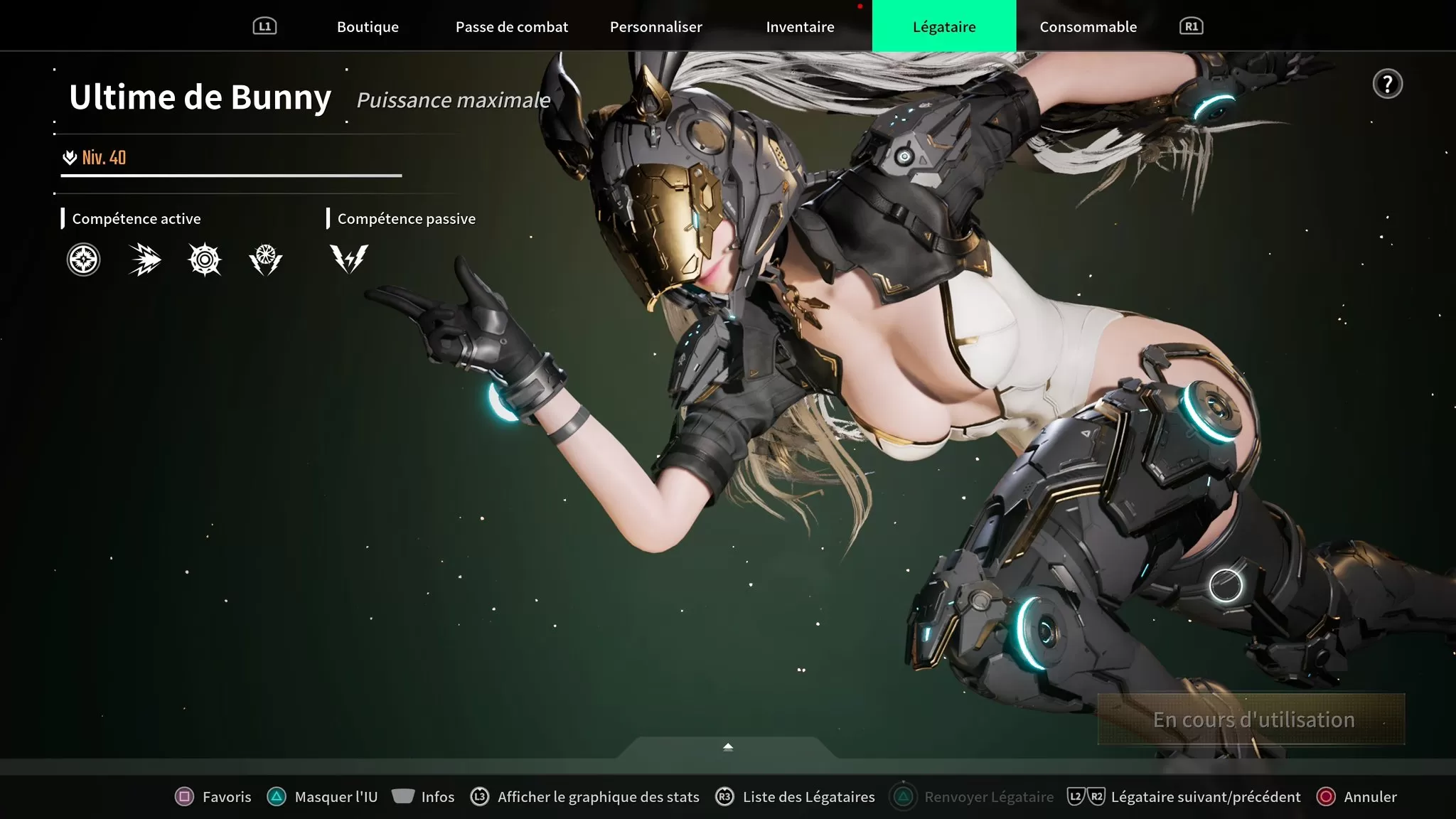Open the Passe de combat tab

(x=512, y=26)
